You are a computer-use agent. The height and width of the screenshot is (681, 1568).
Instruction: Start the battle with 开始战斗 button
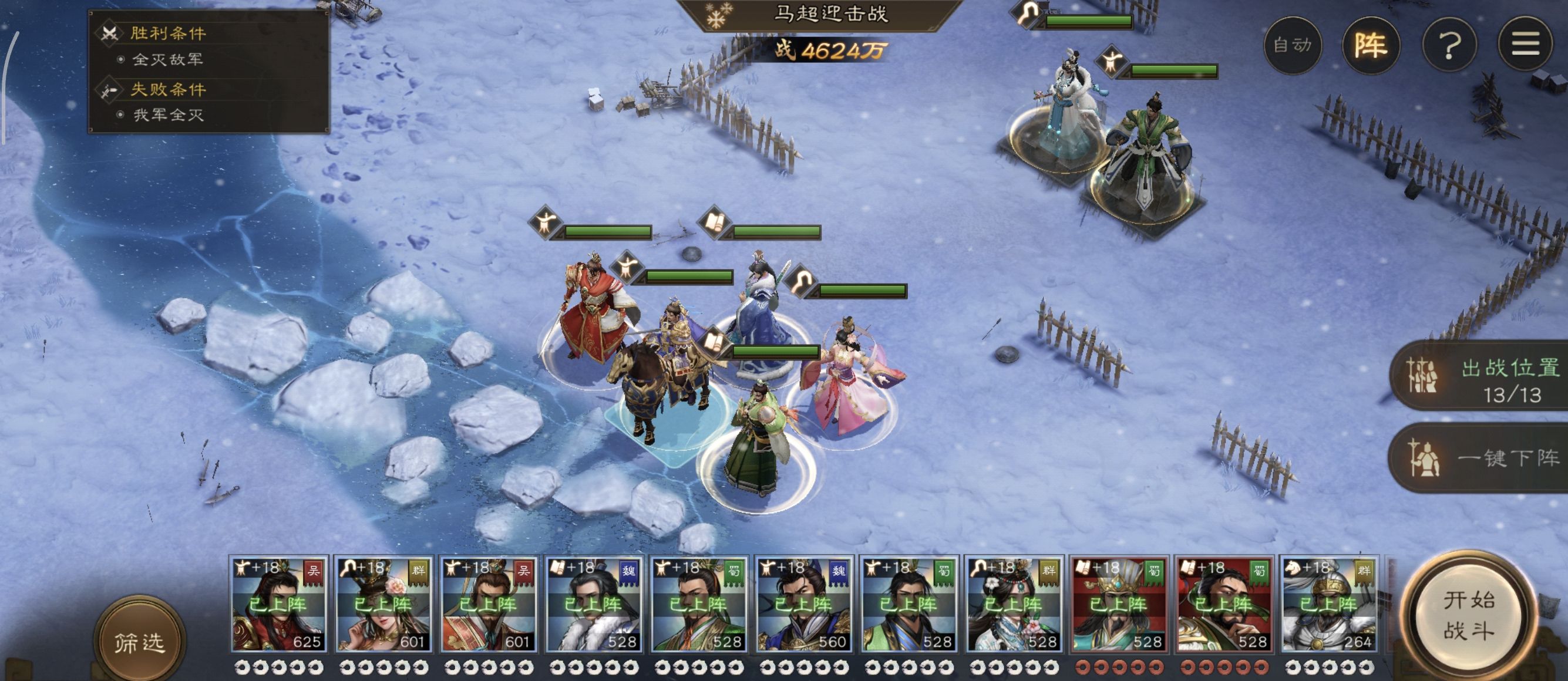1468,616
